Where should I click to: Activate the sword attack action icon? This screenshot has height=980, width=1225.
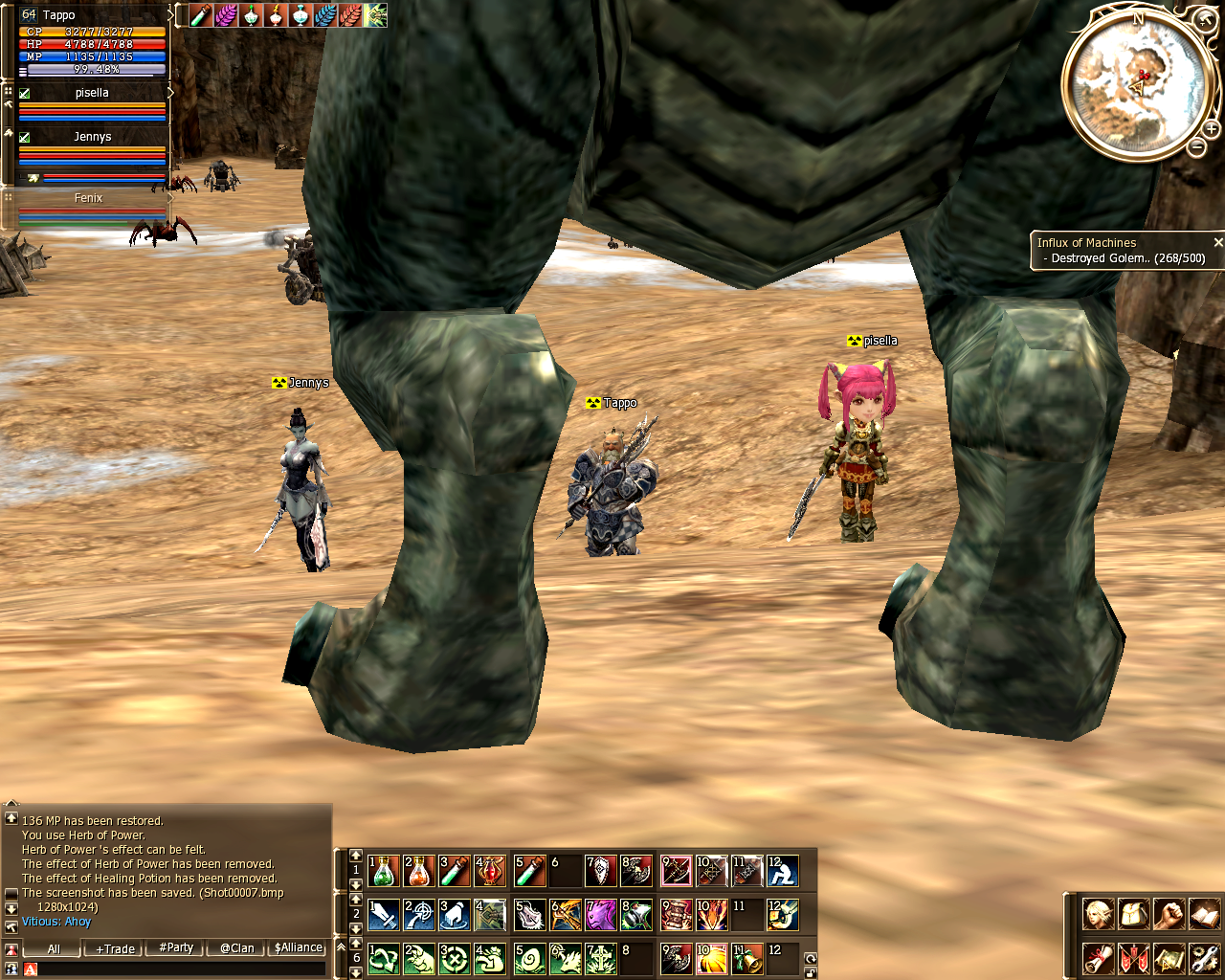[384, 915]
